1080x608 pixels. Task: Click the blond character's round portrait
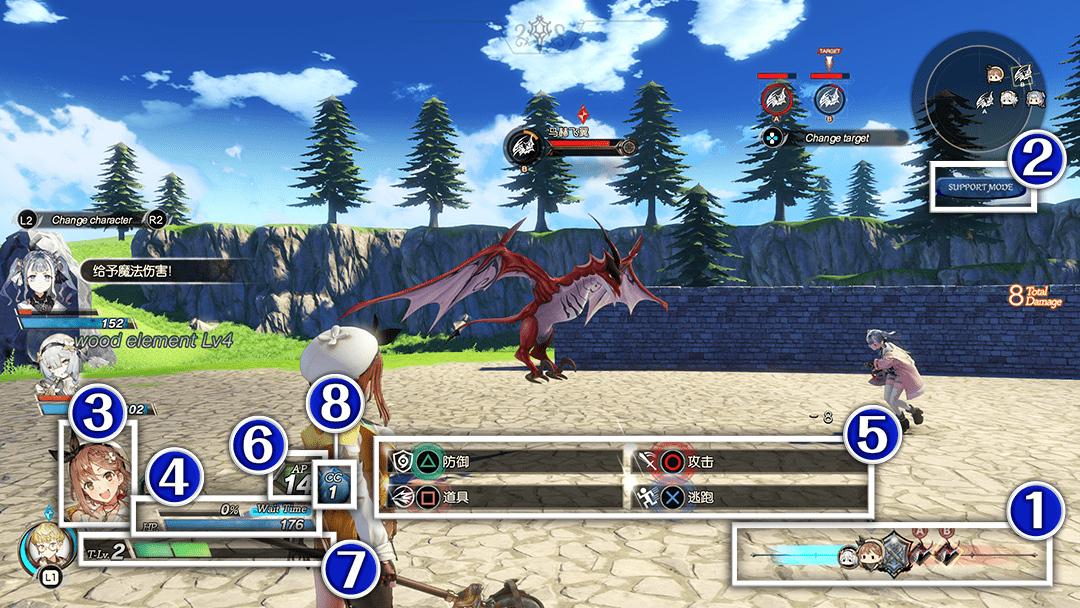click(46, 546)
